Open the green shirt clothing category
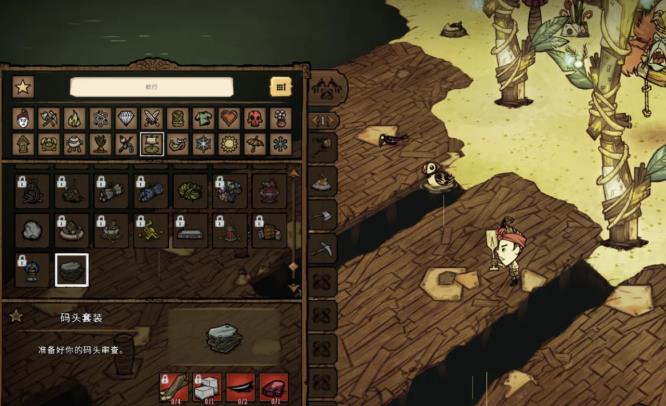Image resolution: width=666 pixels, height=406 pixels. tap(204, 119)
